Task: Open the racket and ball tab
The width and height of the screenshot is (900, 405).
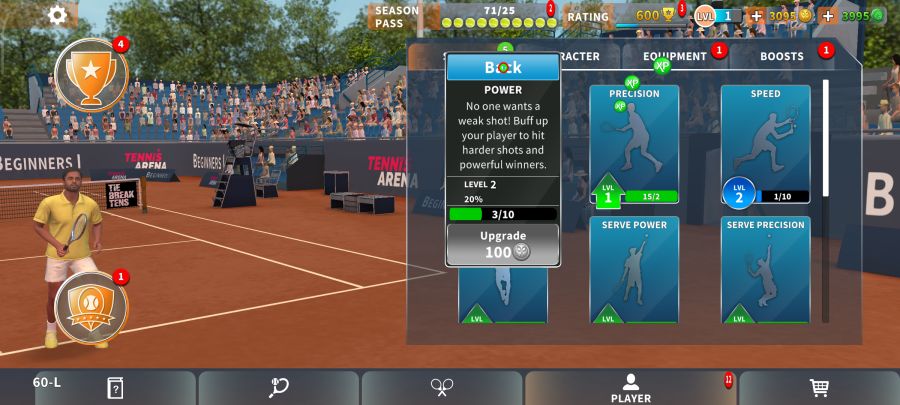Action: (279, 388)
